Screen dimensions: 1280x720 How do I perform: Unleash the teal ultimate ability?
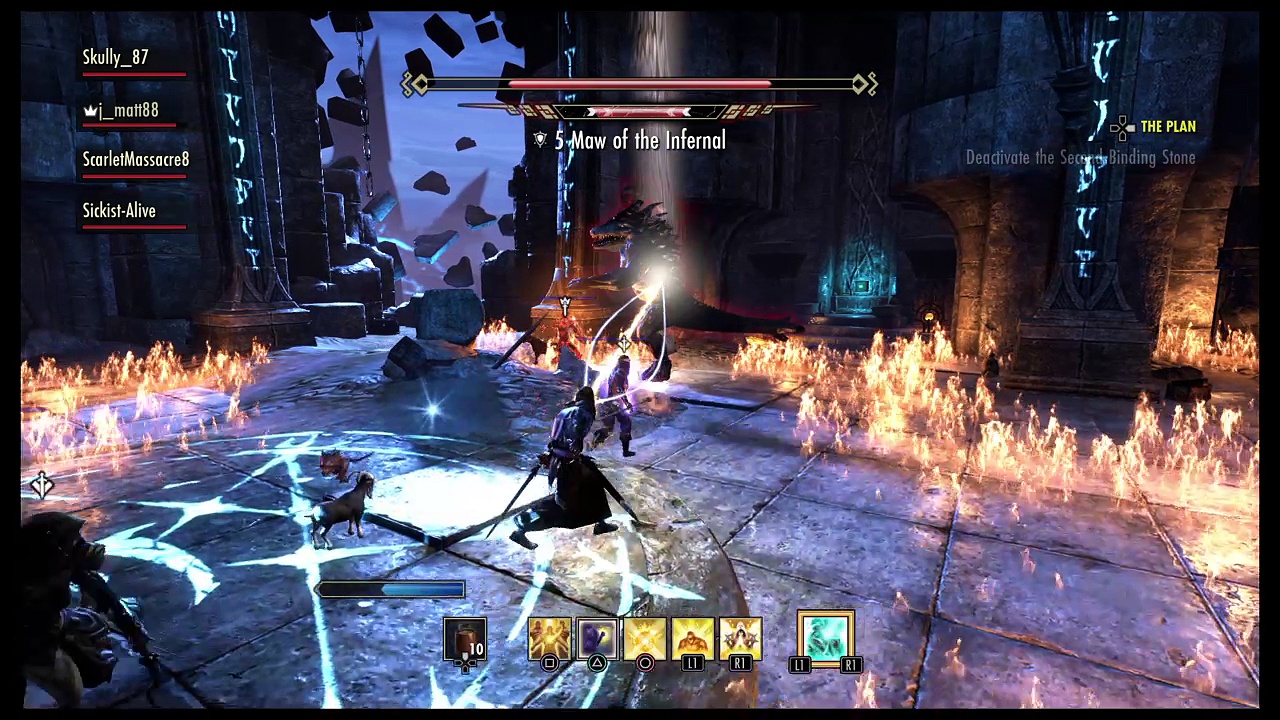tap(825, 638)
